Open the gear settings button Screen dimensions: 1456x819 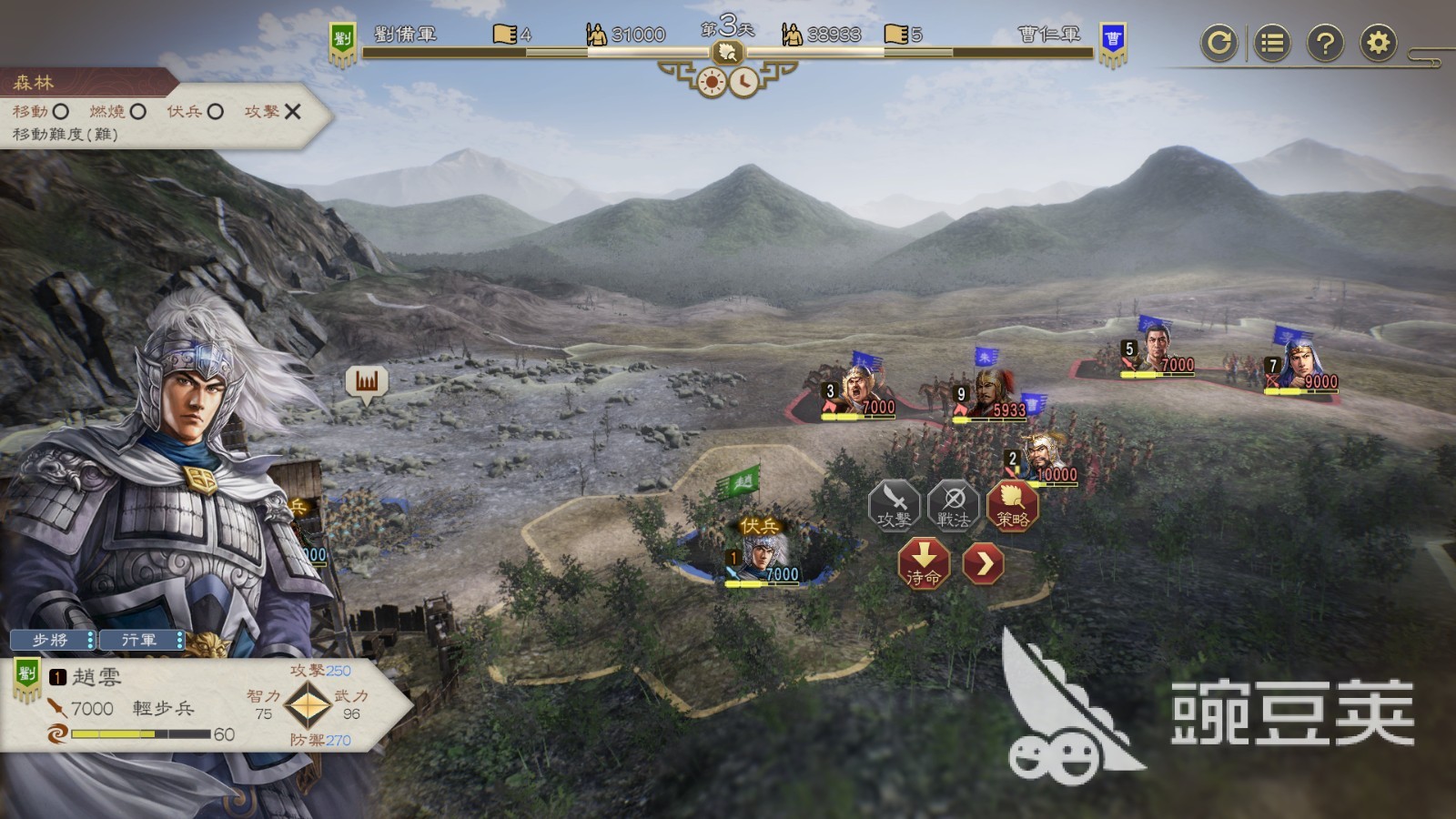pos(1379,43)
